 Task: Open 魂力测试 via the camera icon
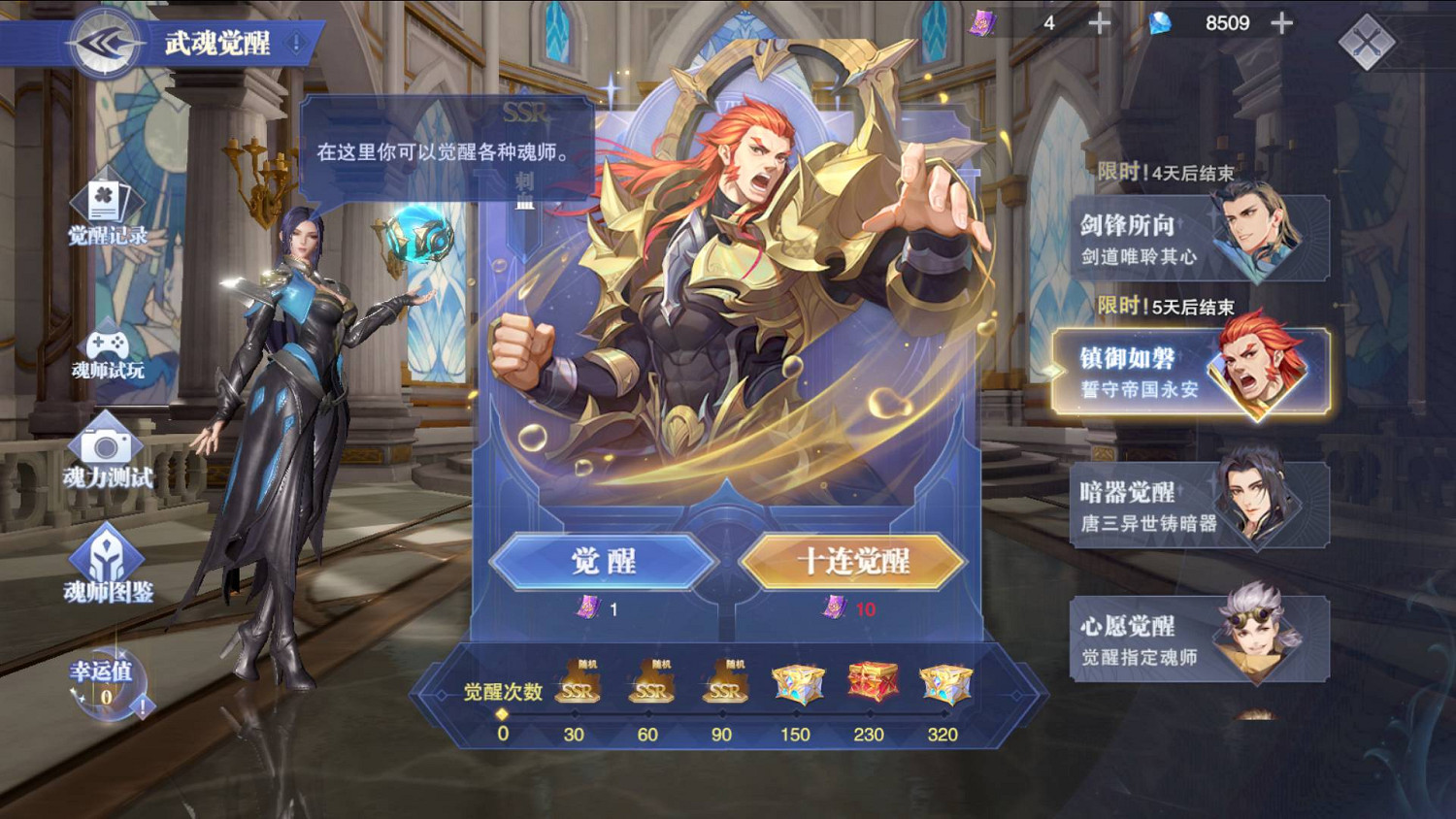106,449
